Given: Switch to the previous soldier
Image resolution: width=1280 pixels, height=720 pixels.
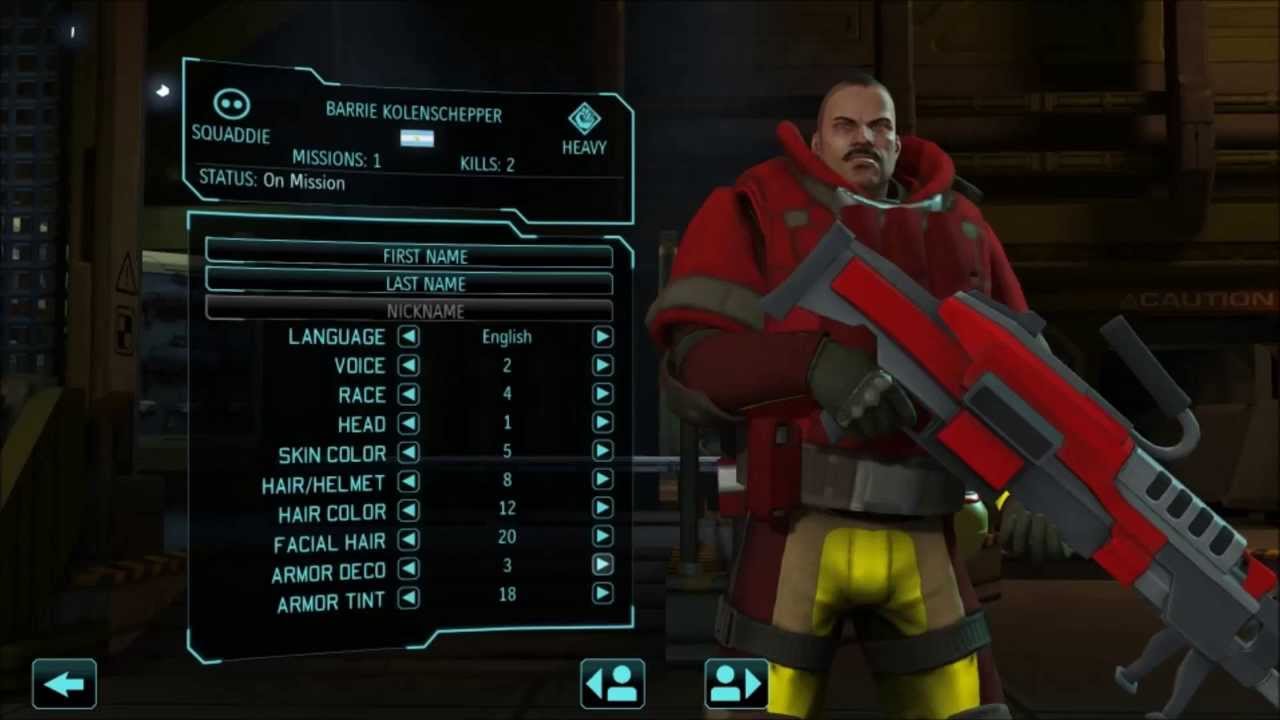Looking at the screenshot, I should (612, 684).
